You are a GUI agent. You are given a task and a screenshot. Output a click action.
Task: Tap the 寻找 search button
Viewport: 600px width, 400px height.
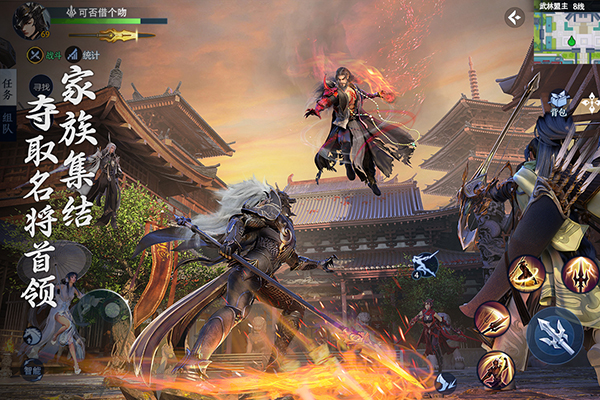[41, 88]
